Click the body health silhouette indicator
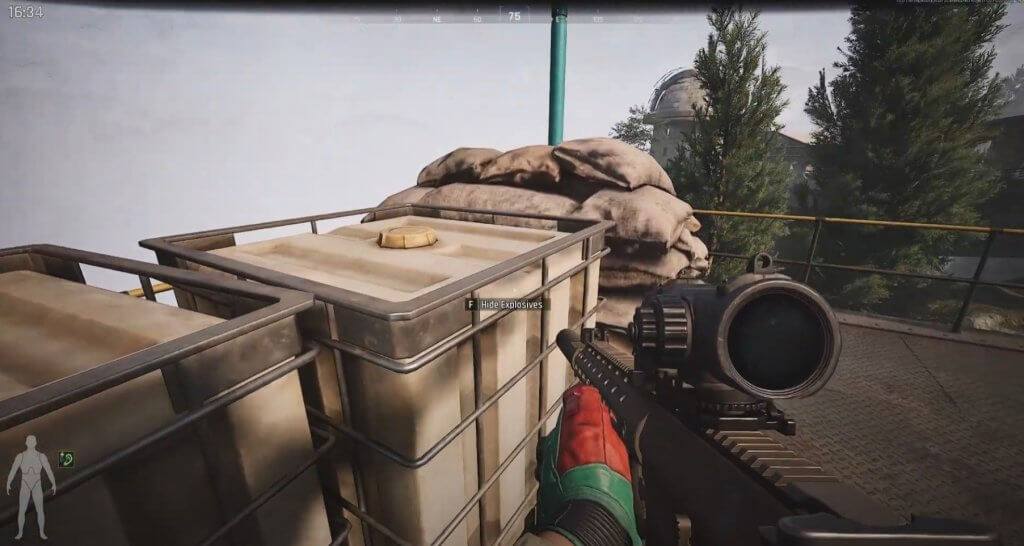Viewport: 1024px width, 546px height. pos(30,479)
